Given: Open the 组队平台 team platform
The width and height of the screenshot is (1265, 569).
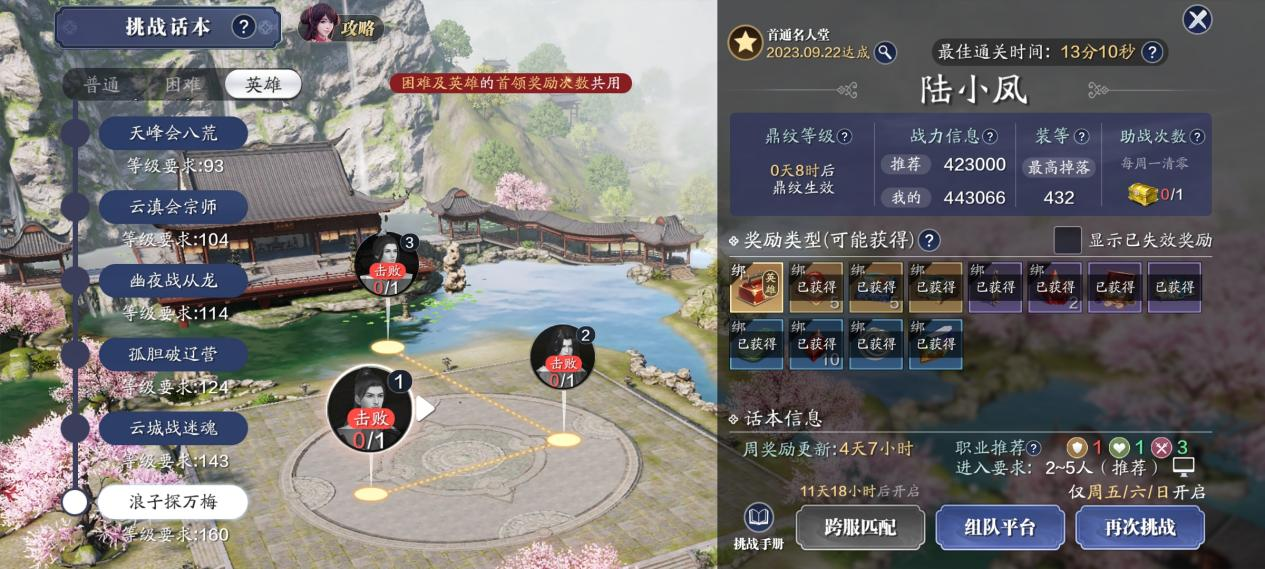Looking at the screenshot, I should 999,527.
